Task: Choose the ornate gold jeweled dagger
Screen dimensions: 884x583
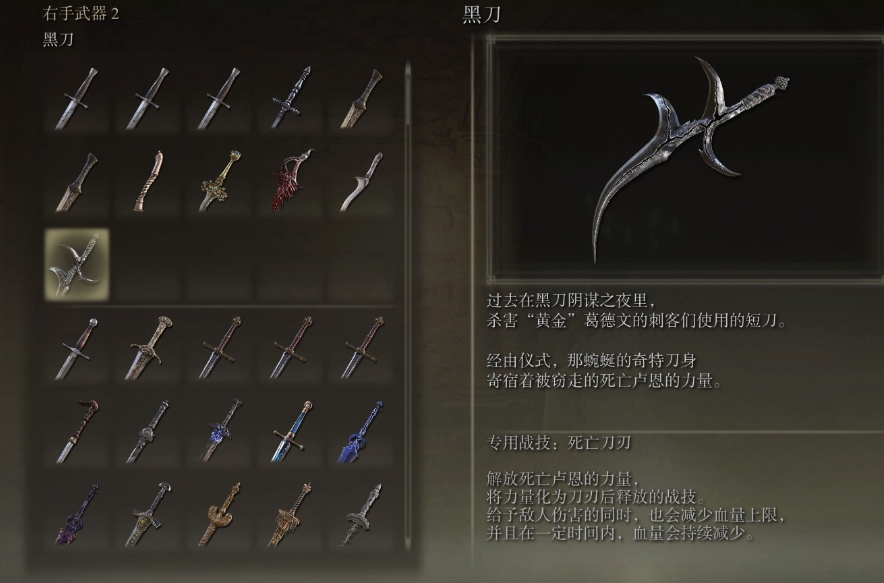Action: pos(220,181)
